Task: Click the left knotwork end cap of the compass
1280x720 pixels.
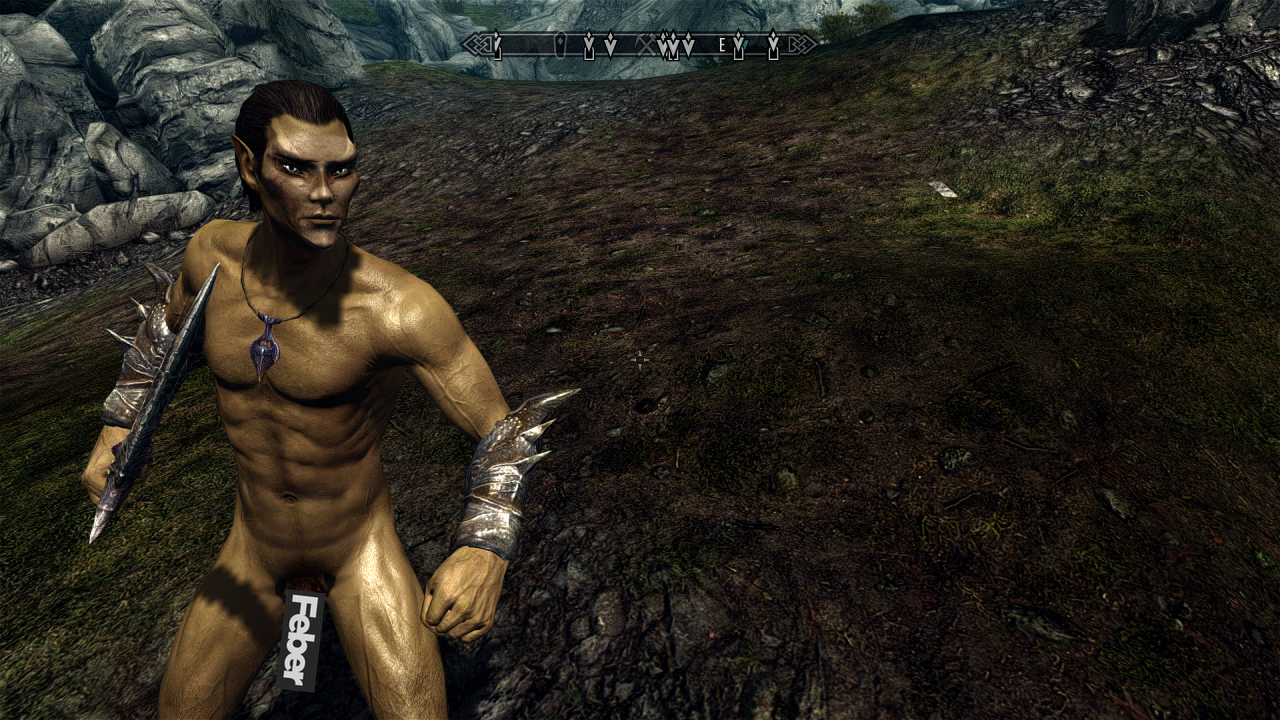Action: [x=478, y=43]
